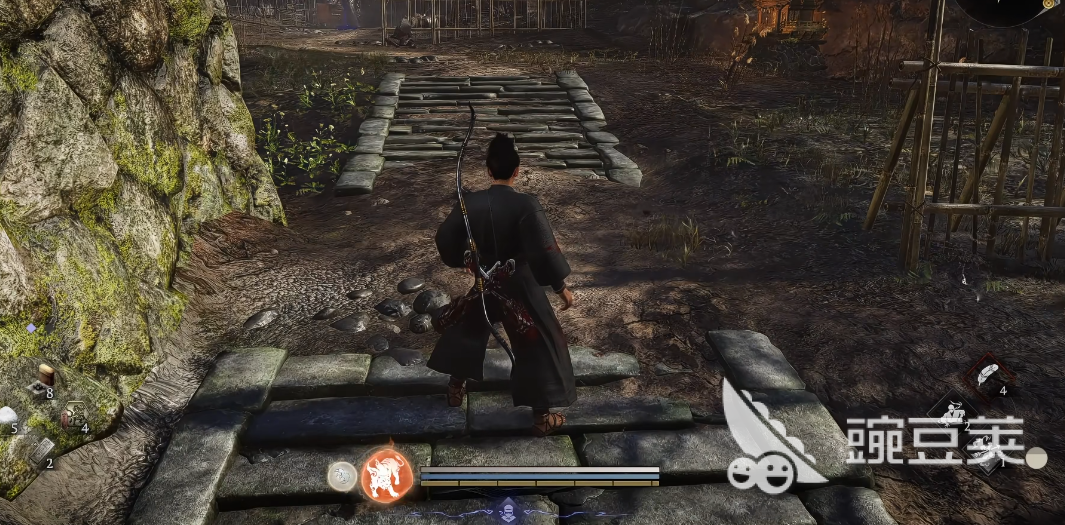Use the white rice ball item

(8, 416)
